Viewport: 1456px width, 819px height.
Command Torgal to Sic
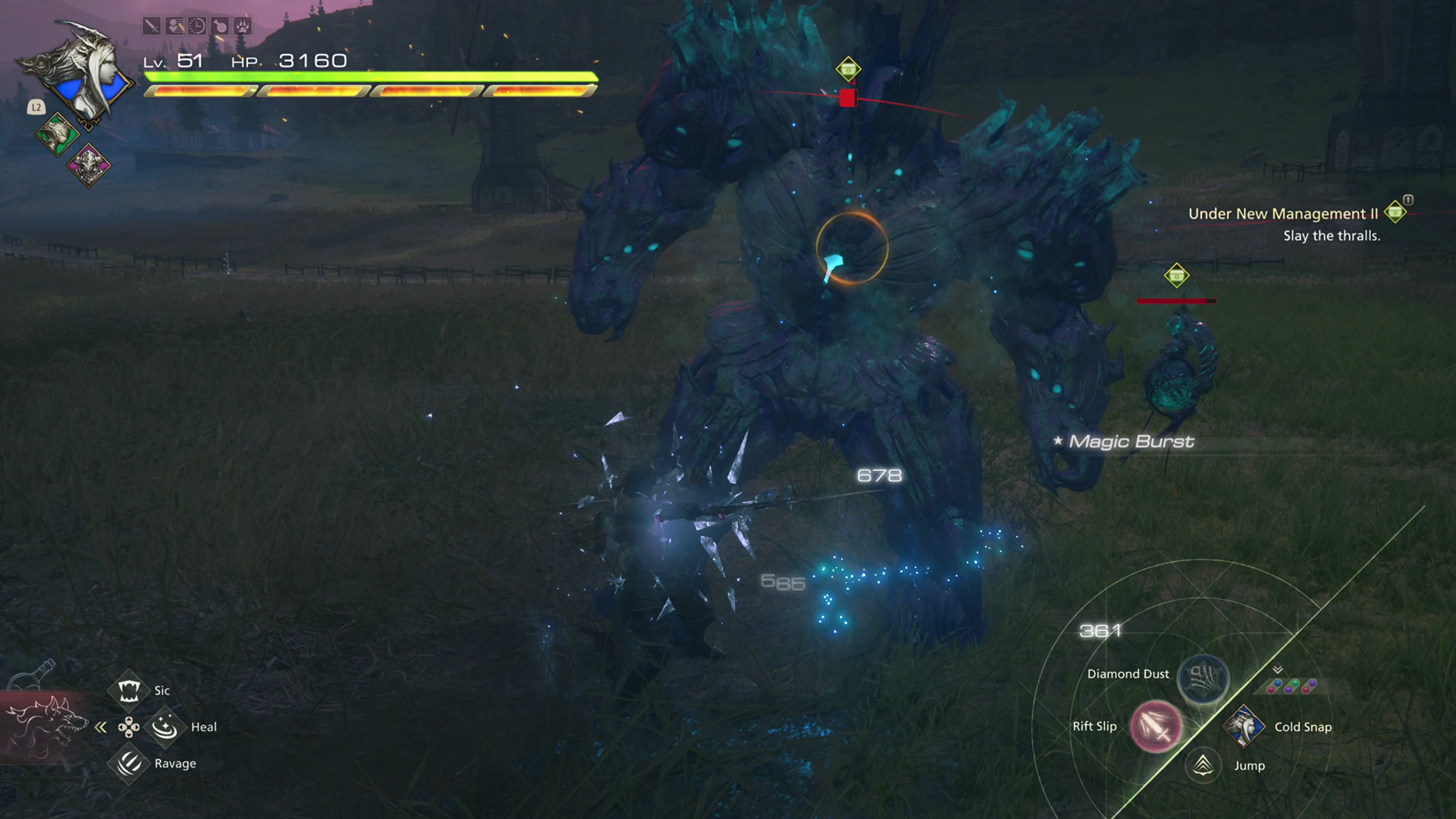click(129, 690)
